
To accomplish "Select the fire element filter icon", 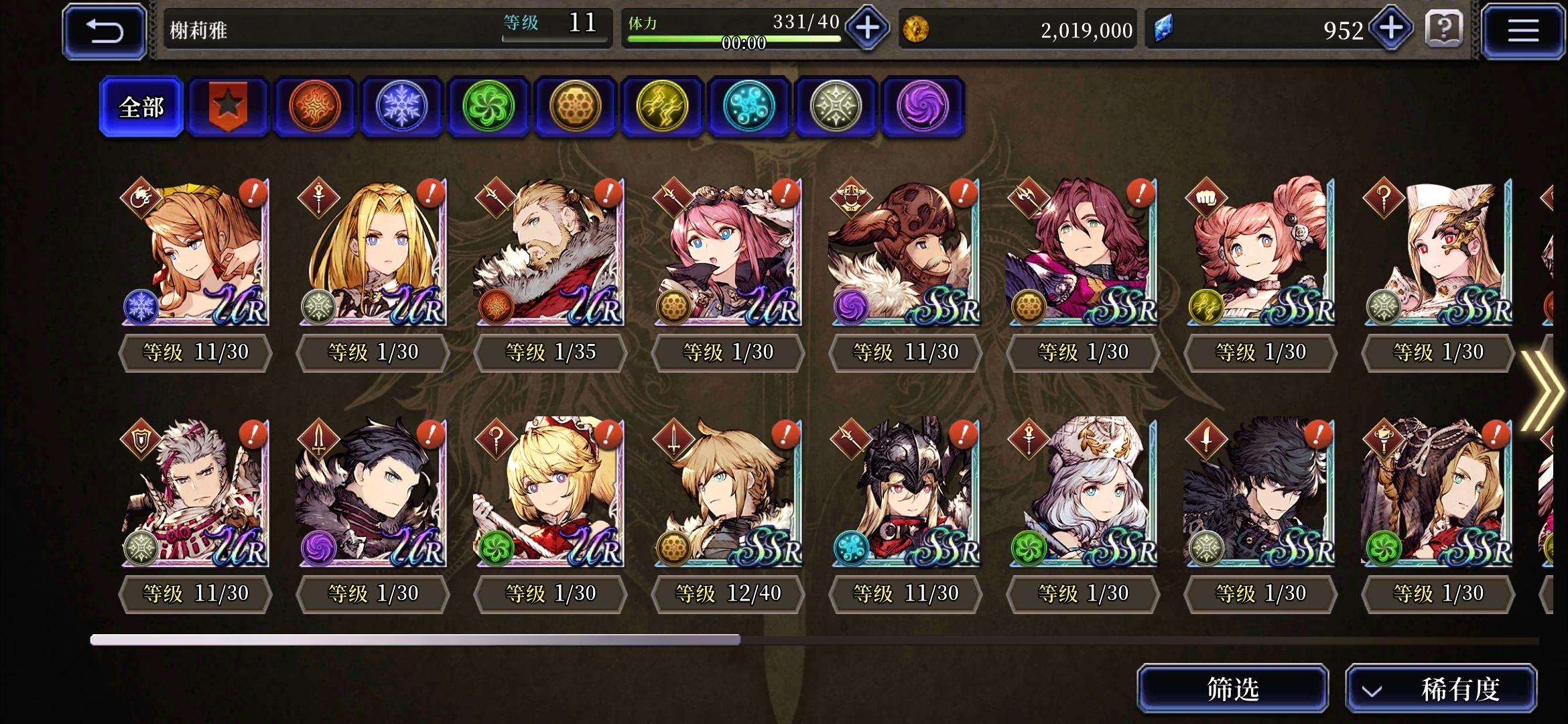I will (315, 107).
